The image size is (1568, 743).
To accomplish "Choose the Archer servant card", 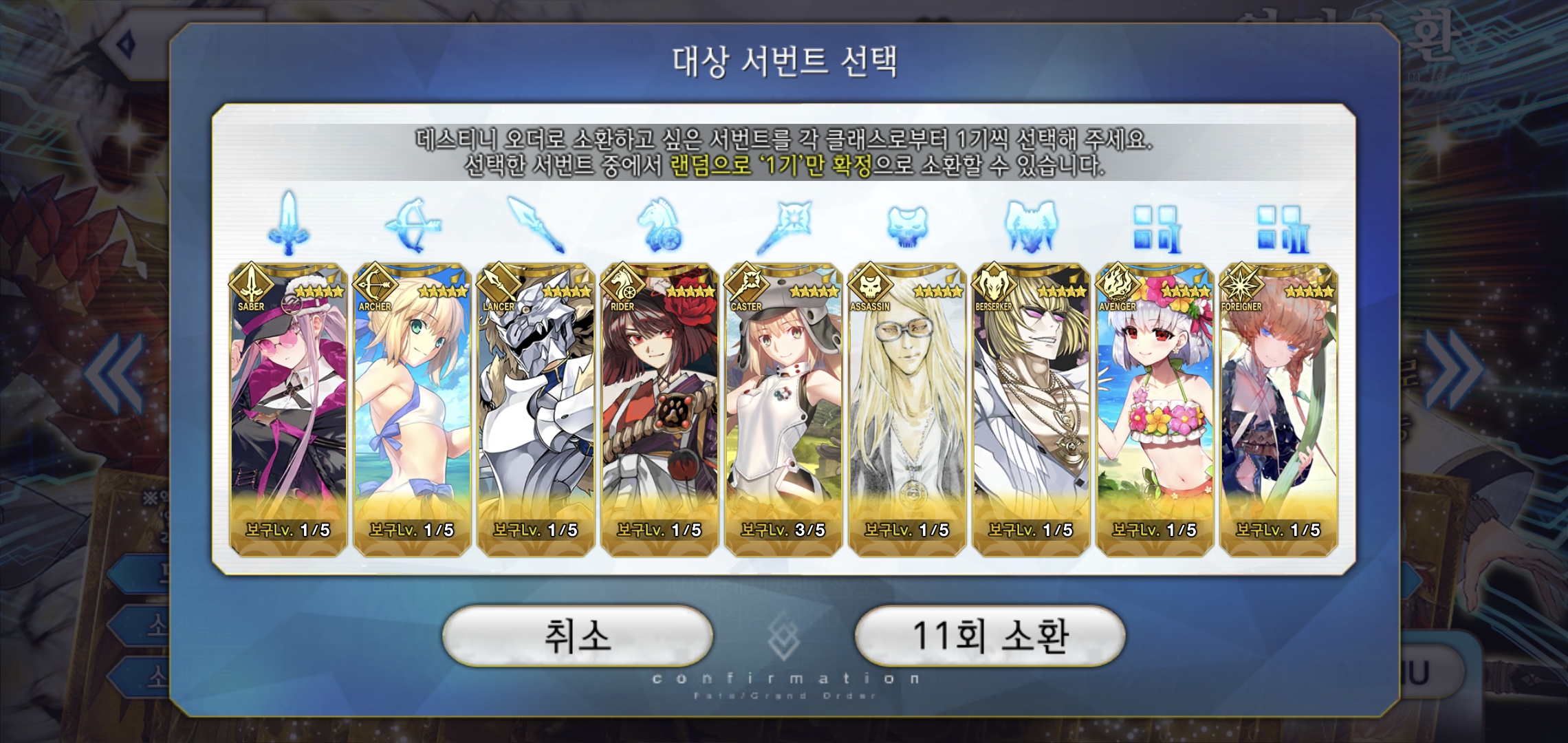I will 412,409.
